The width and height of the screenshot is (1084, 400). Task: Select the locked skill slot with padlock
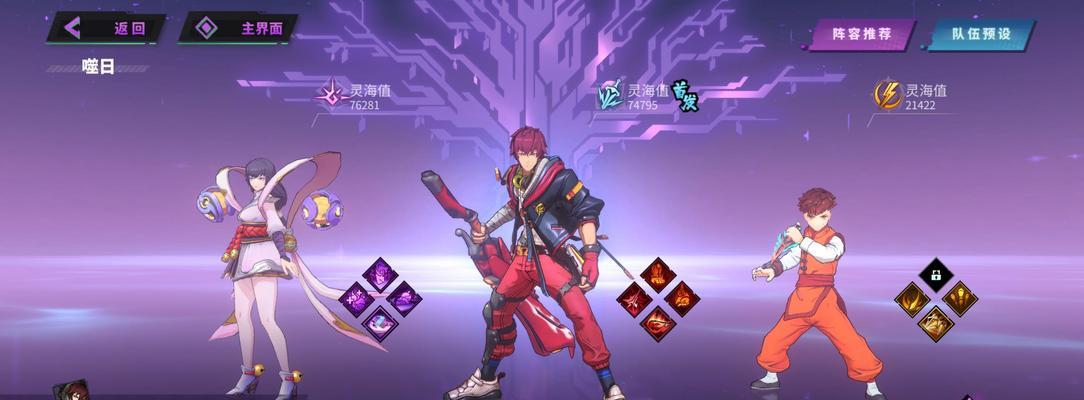936,275
